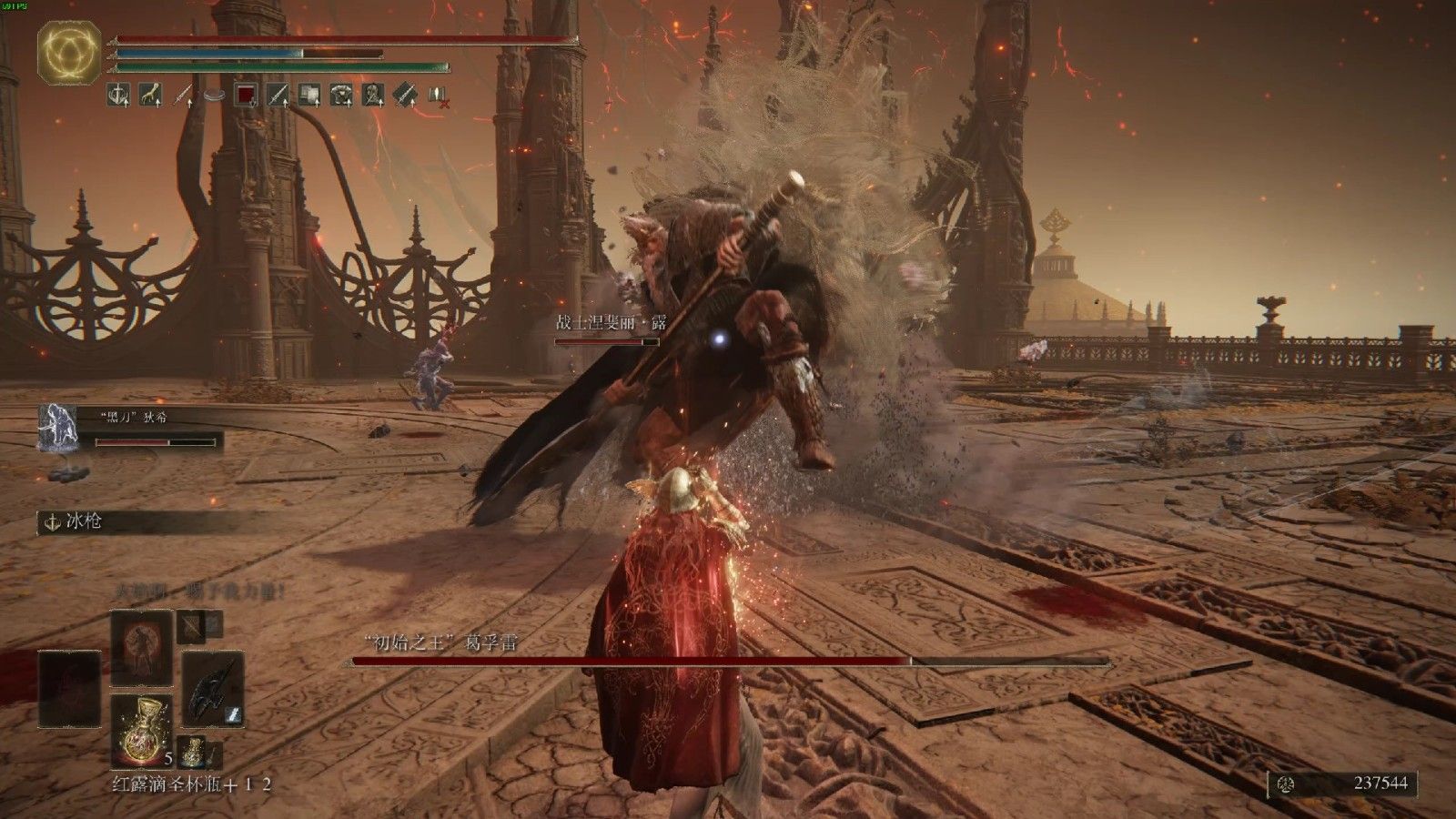Viewport: 1456px width, 819px height.
Task: Click the golden great rune emblem
Action: coord(68,54)
